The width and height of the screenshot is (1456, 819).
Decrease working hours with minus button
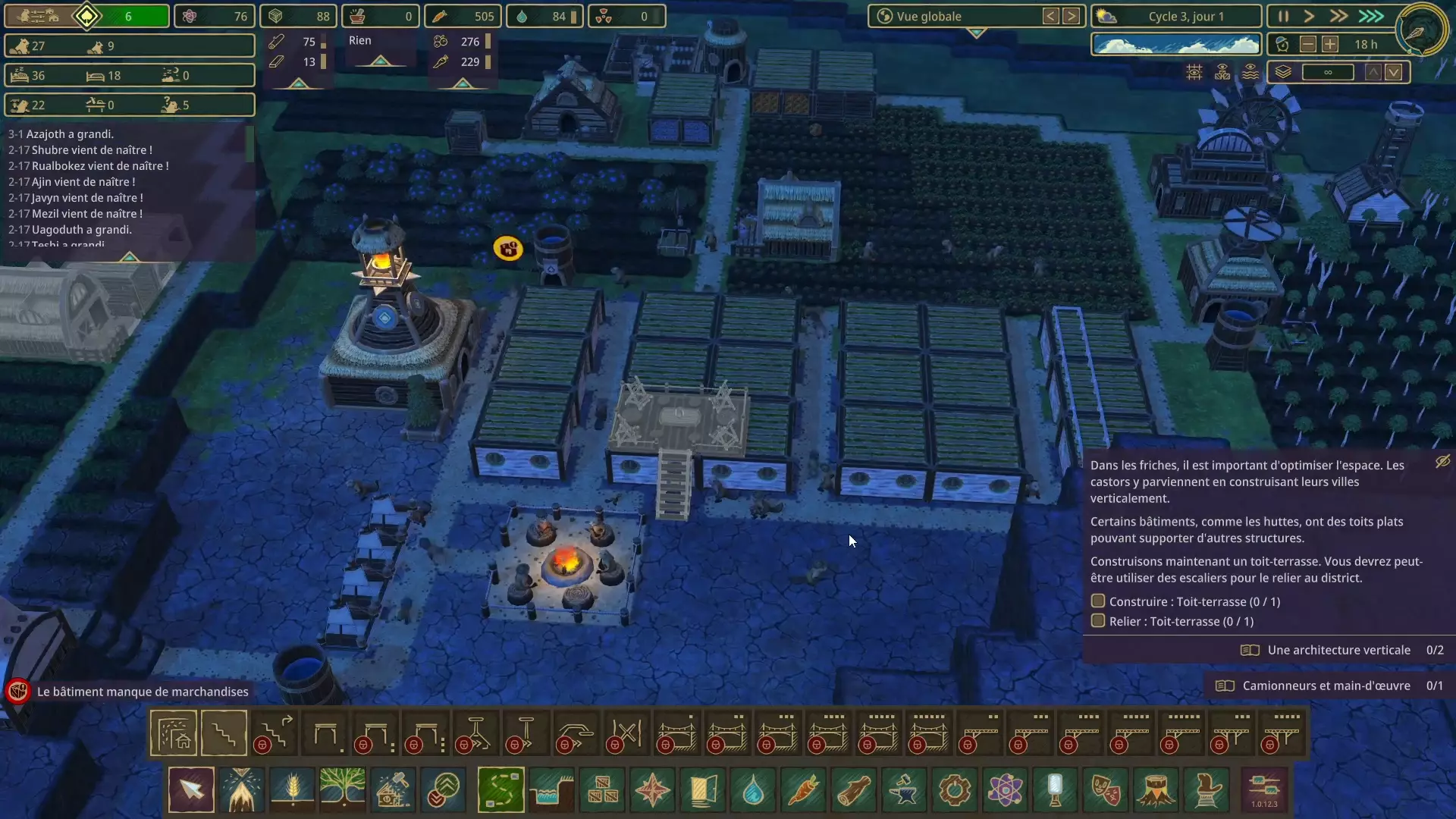tap(1307, 45)
